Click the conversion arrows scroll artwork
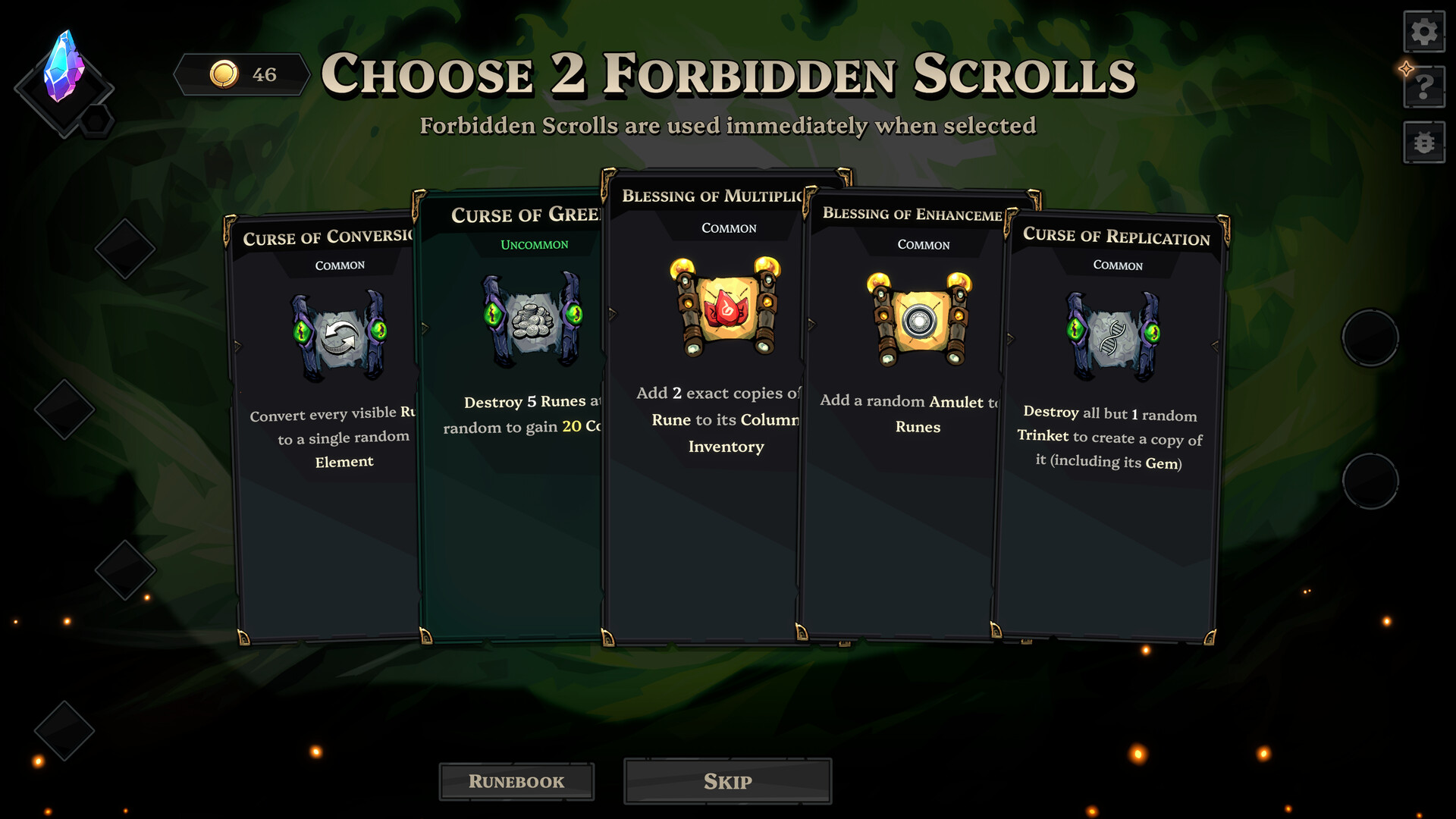The image size is (1456, 819). coord(340,334)
